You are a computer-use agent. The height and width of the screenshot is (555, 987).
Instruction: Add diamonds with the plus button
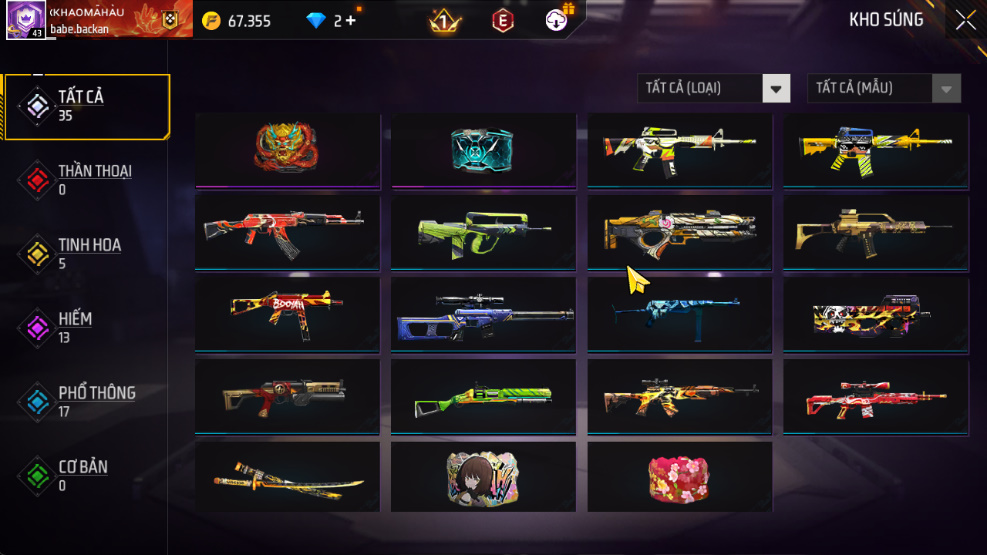(x=350, y=20)
